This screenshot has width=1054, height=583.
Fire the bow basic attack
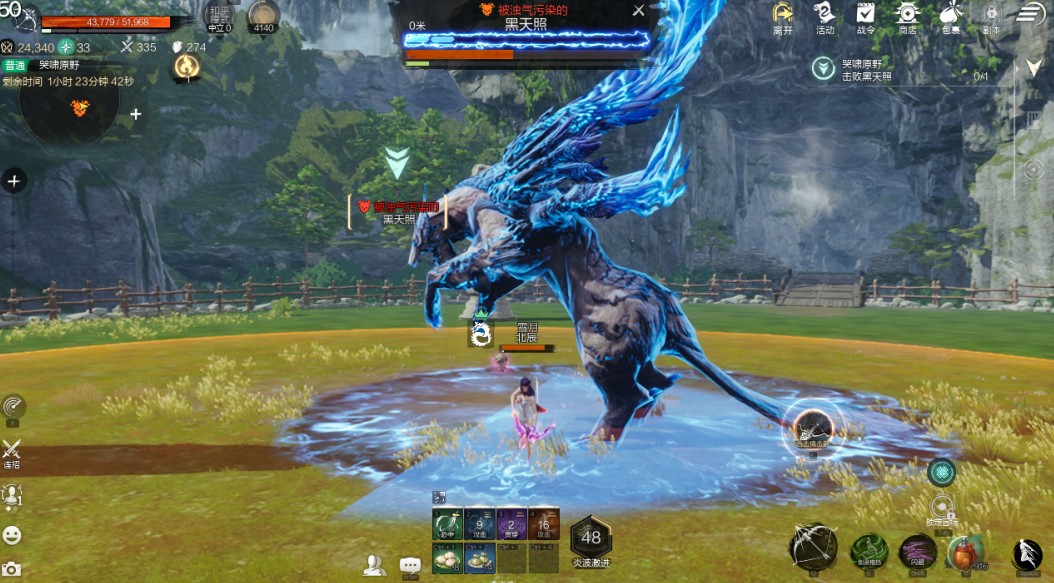tap(812, 546)
